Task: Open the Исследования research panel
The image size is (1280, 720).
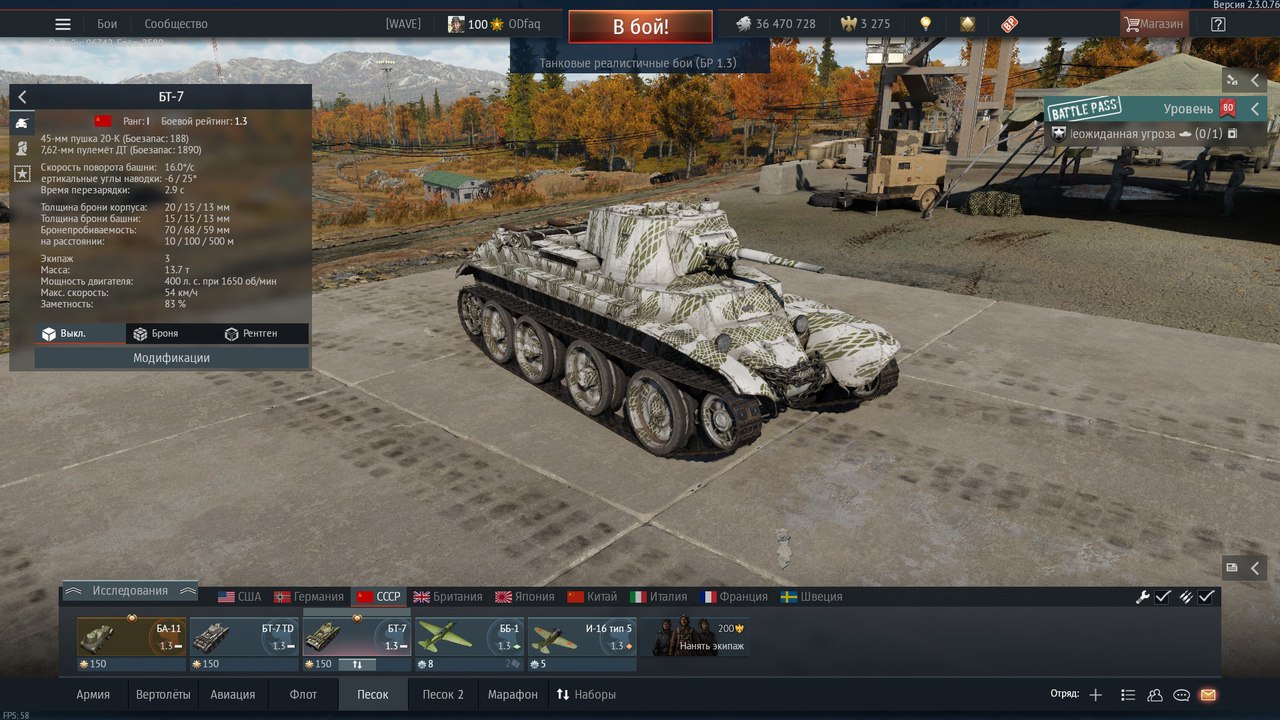Action: [x=130, y=591]
